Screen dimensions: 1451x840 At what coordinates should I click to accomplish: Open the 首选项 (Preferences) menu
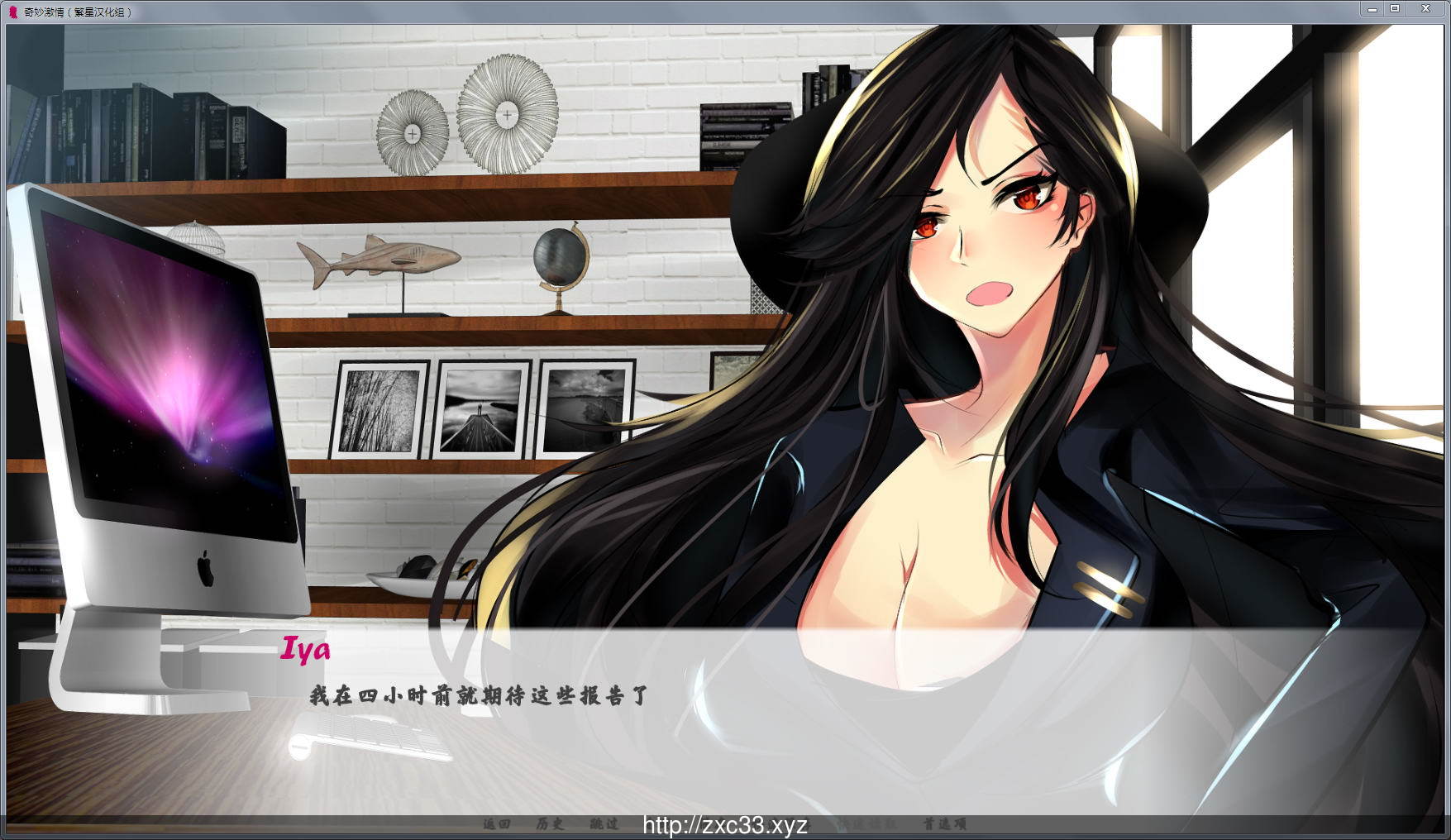click(x=944, y=823)
